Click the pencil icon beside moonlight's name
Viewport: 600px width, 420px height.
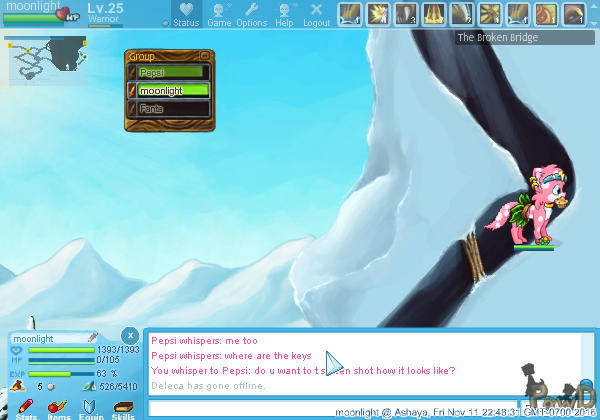(x=93, y=338)
